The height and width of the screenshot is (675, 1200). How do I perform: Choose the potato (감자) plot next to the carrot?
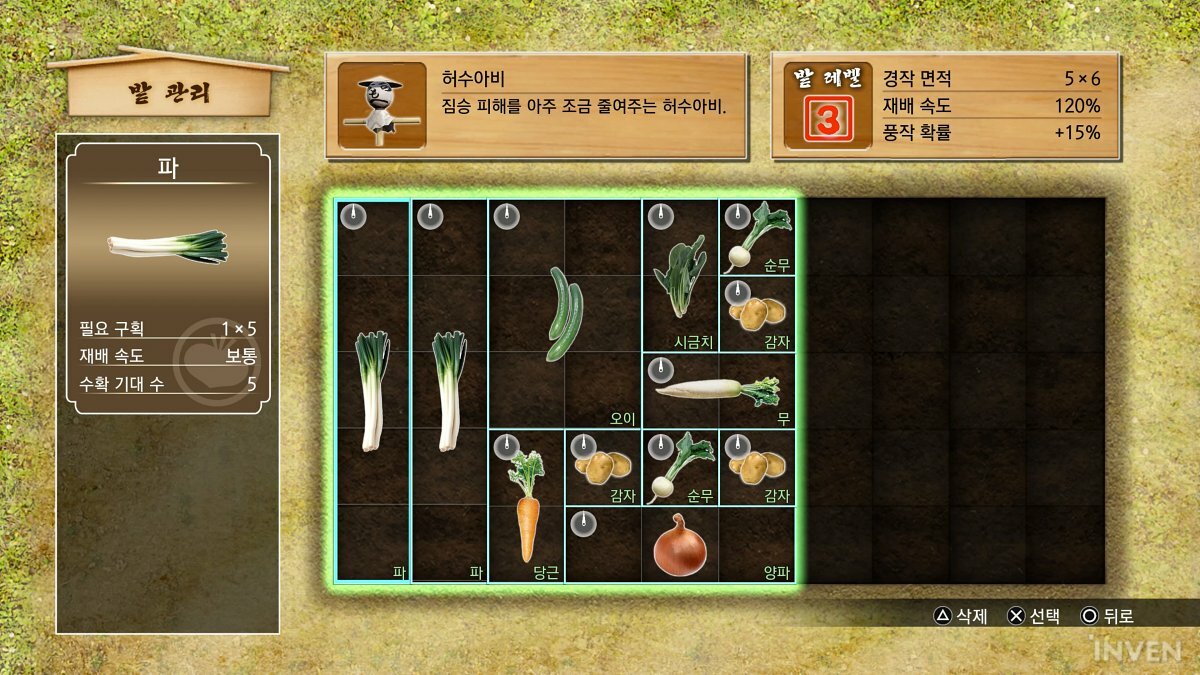tap(603, 467)
